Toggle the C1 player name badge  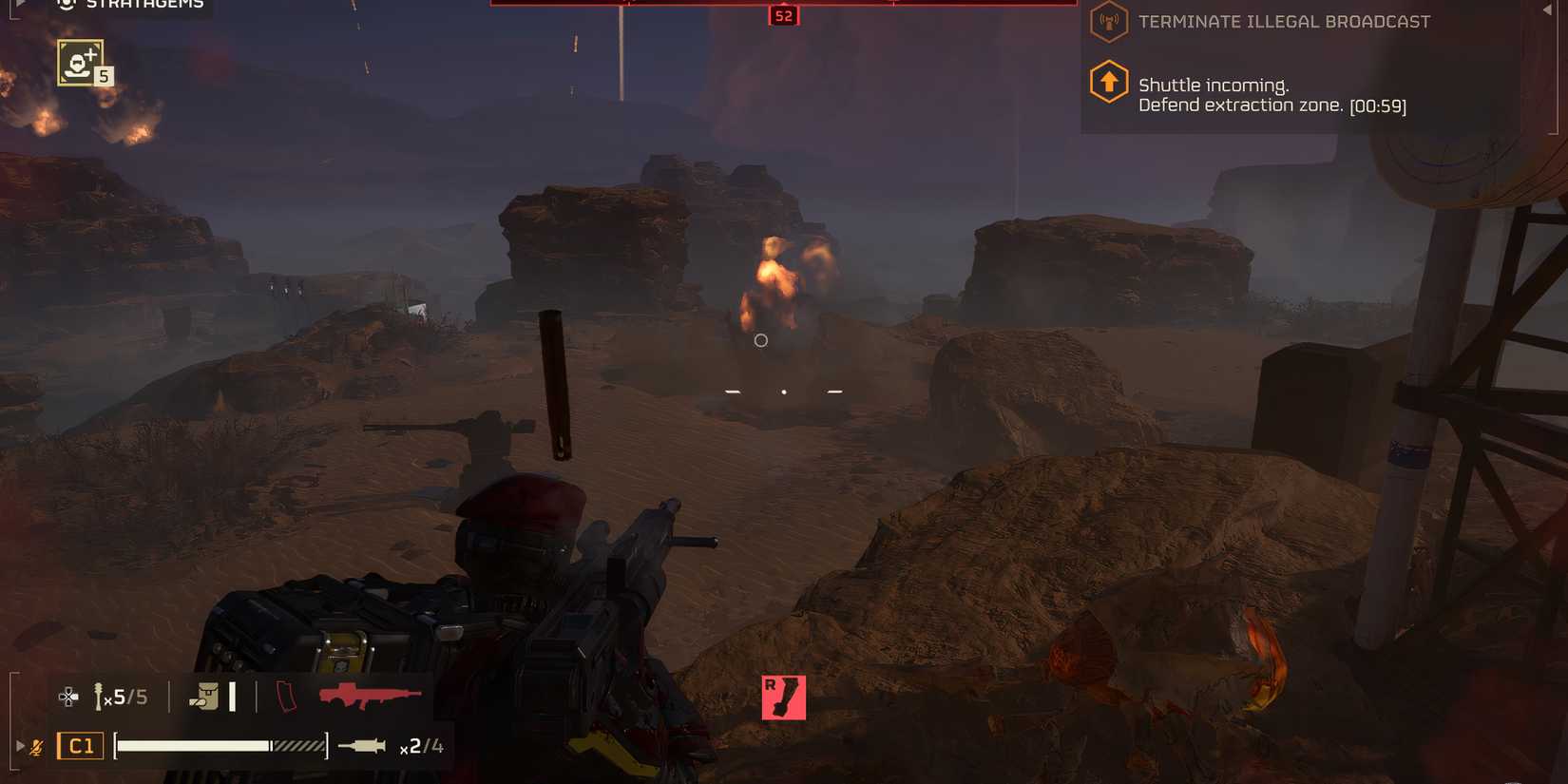[x=80, y=745]
